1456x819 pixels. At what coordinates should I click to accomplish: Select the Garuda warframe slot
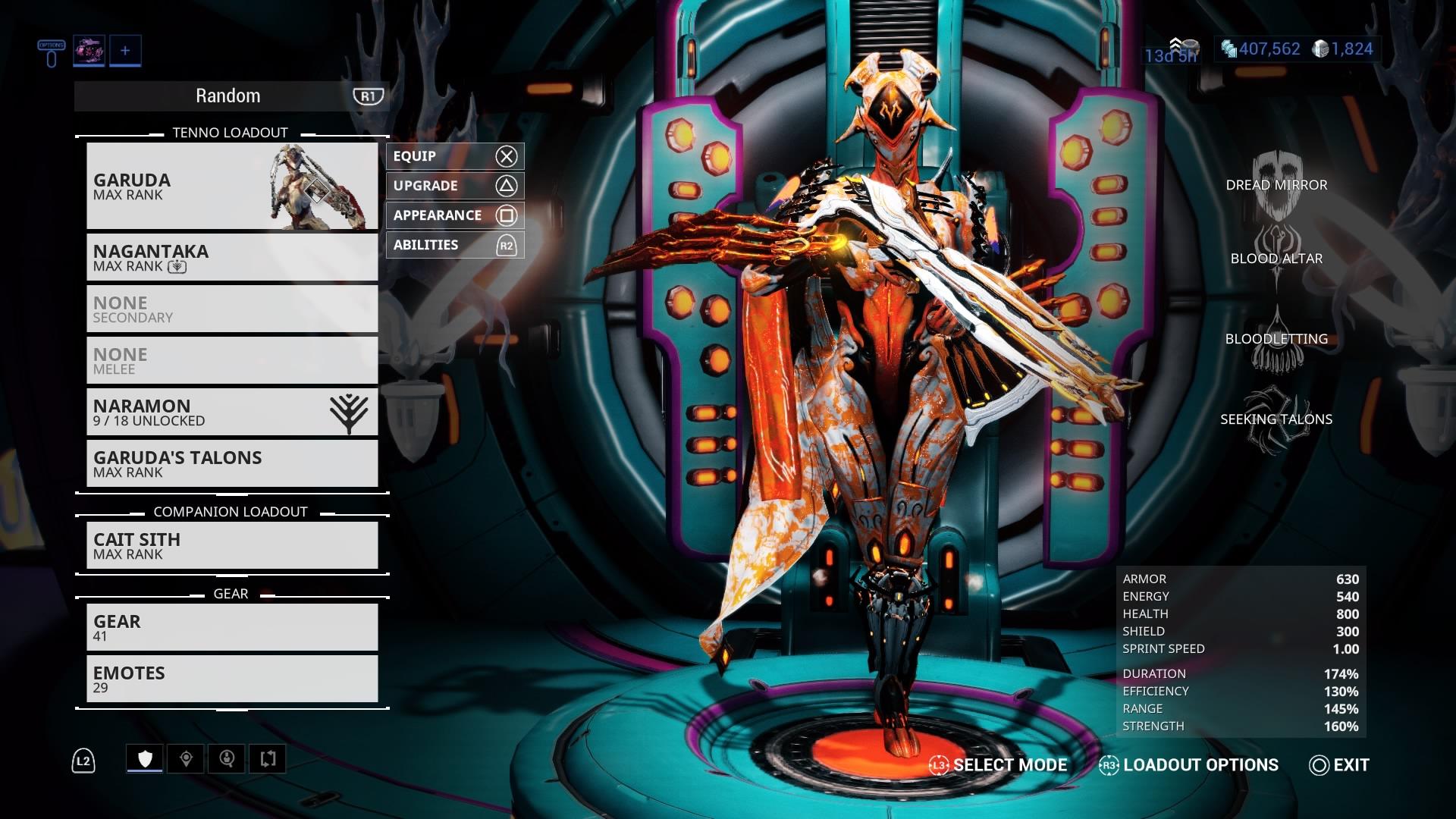(232, 186)
